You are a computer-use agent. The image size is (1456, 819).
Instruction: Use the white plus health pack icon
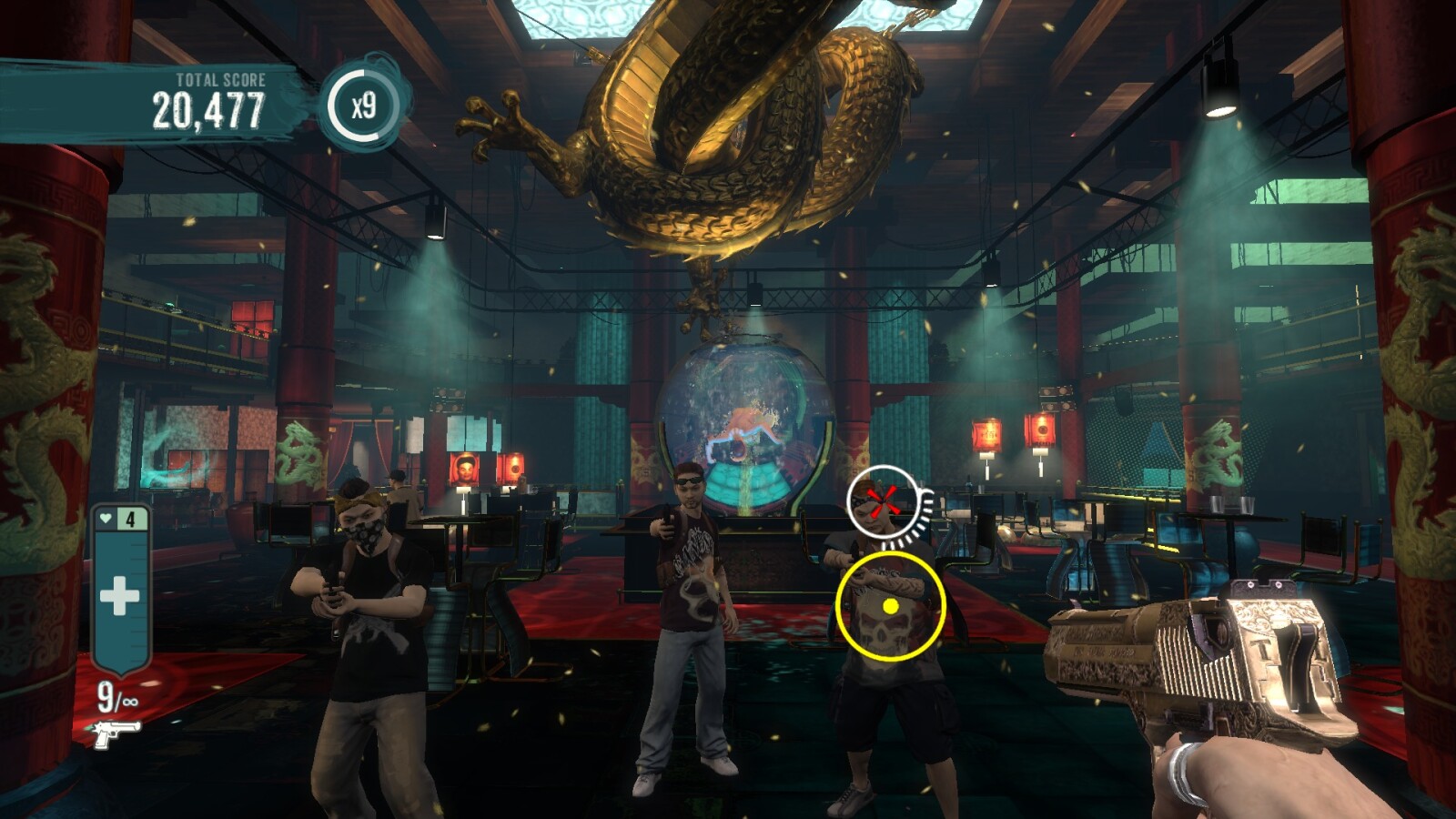[x=119, y=597]
